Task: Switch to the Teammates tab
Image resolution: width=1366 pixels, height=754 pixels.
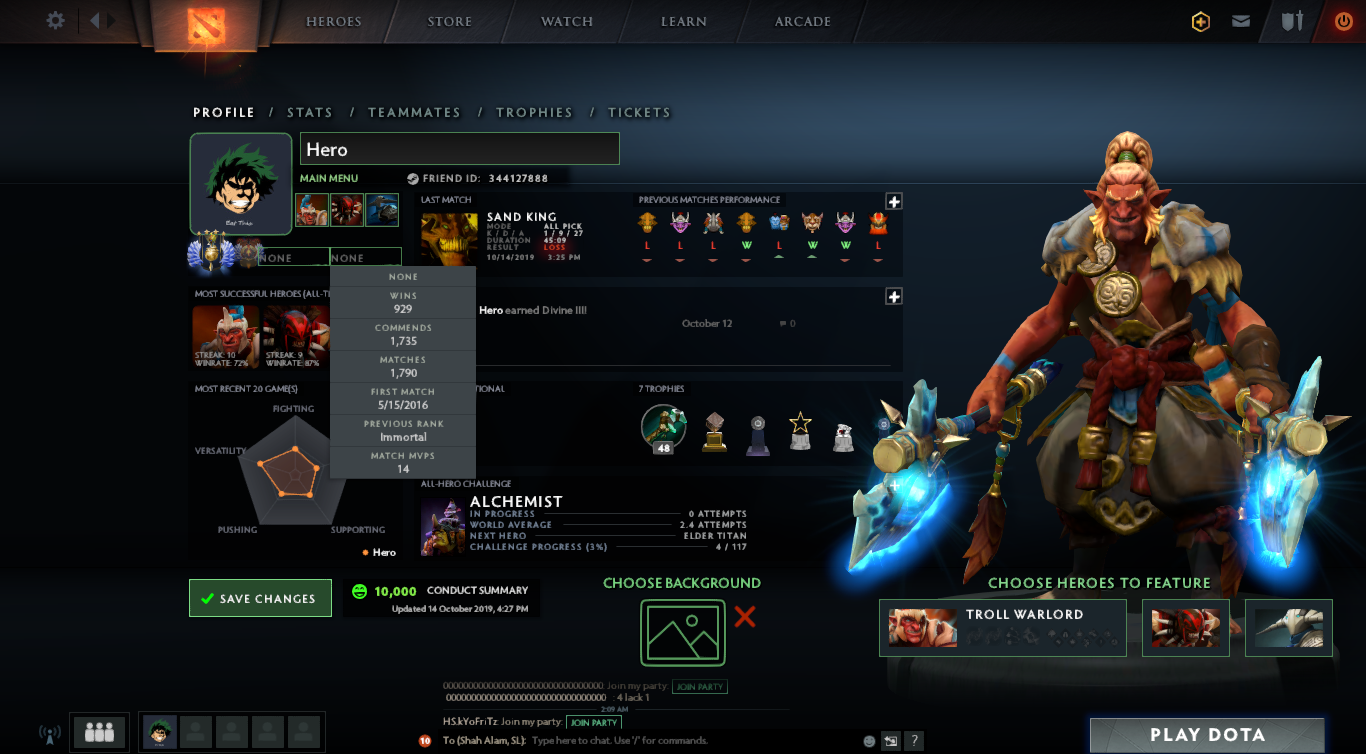Action: (414, 113)
